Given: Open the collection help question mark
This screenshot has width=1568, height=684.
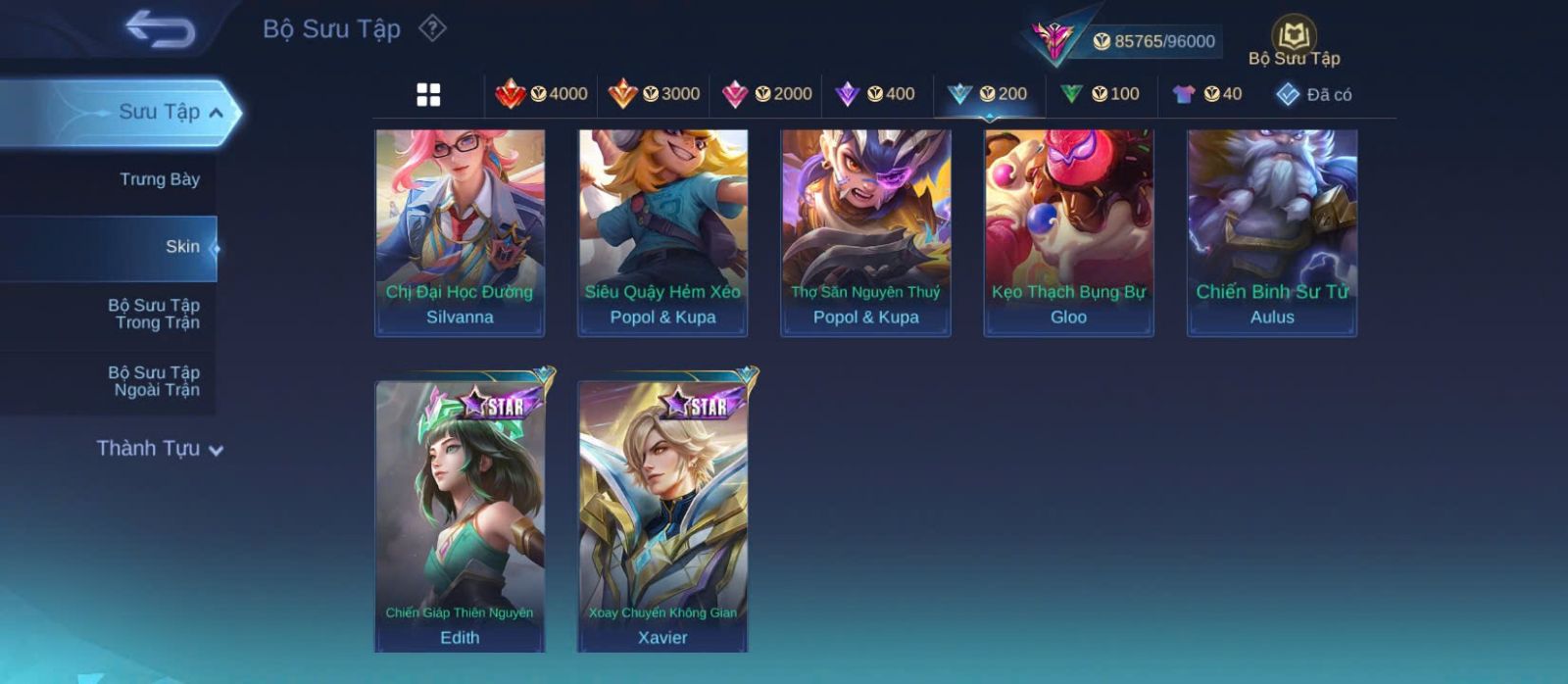Looking at the screenshot, I should tap(432, 28).
